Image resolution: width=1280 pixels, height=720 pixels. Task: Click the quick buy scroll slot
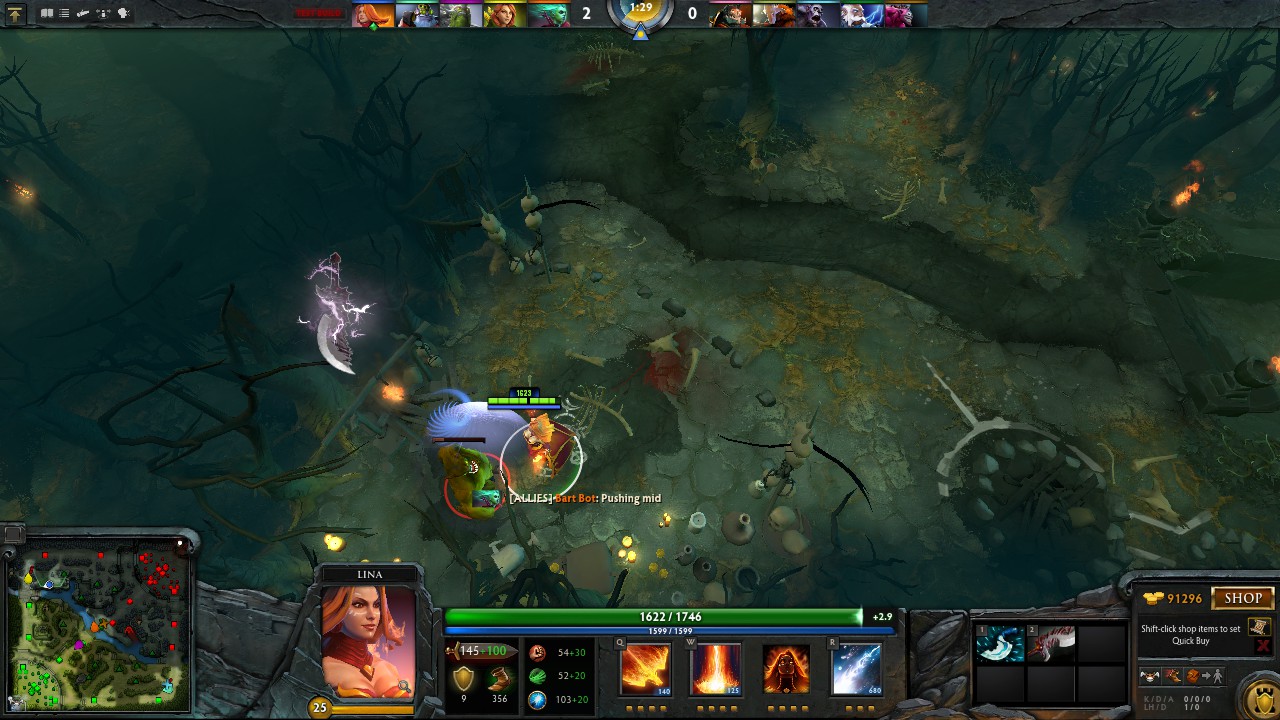pyautogui.click(x=1259, y=627)
